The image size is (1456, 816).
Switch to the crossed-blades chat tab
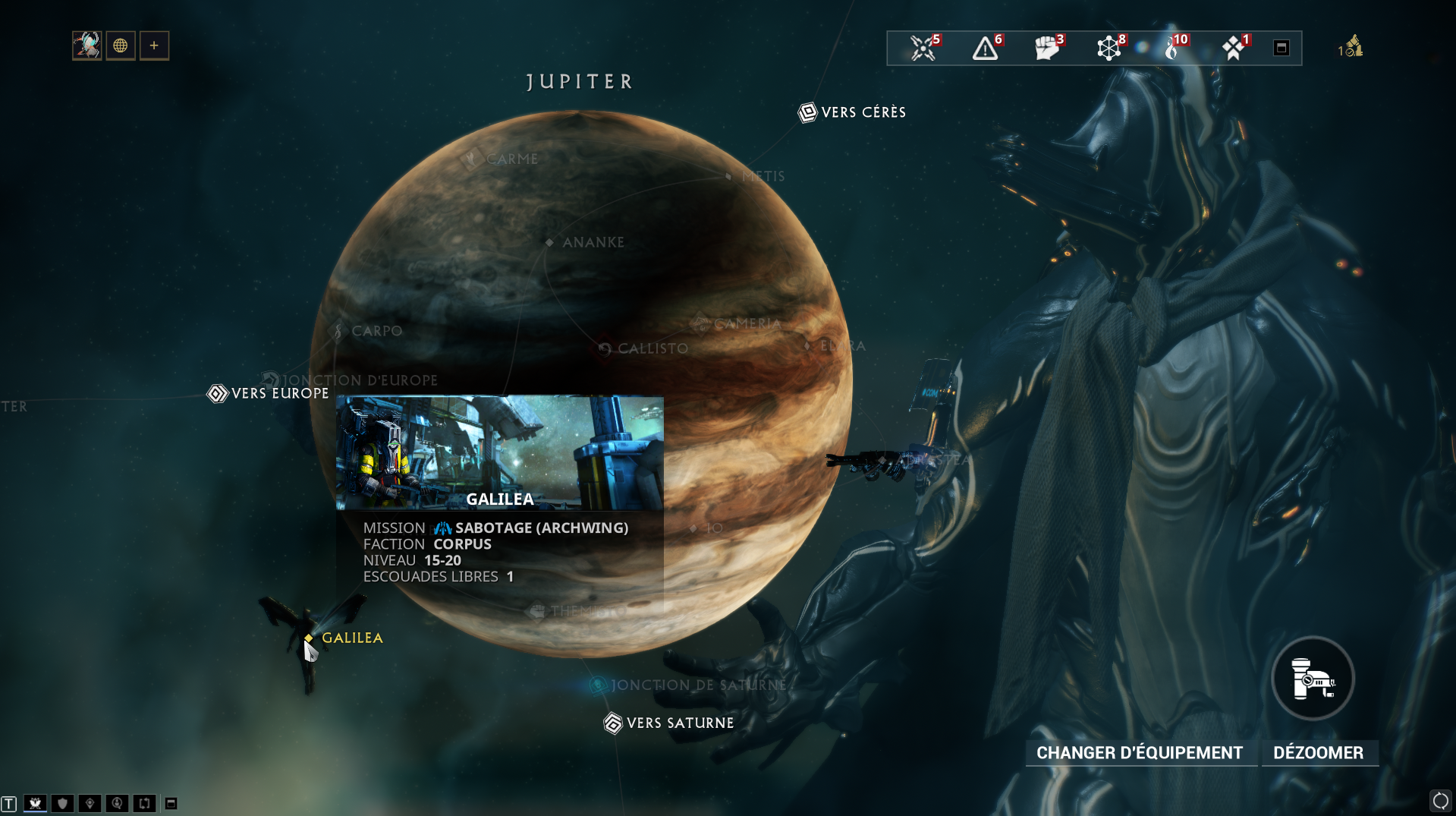35,802
